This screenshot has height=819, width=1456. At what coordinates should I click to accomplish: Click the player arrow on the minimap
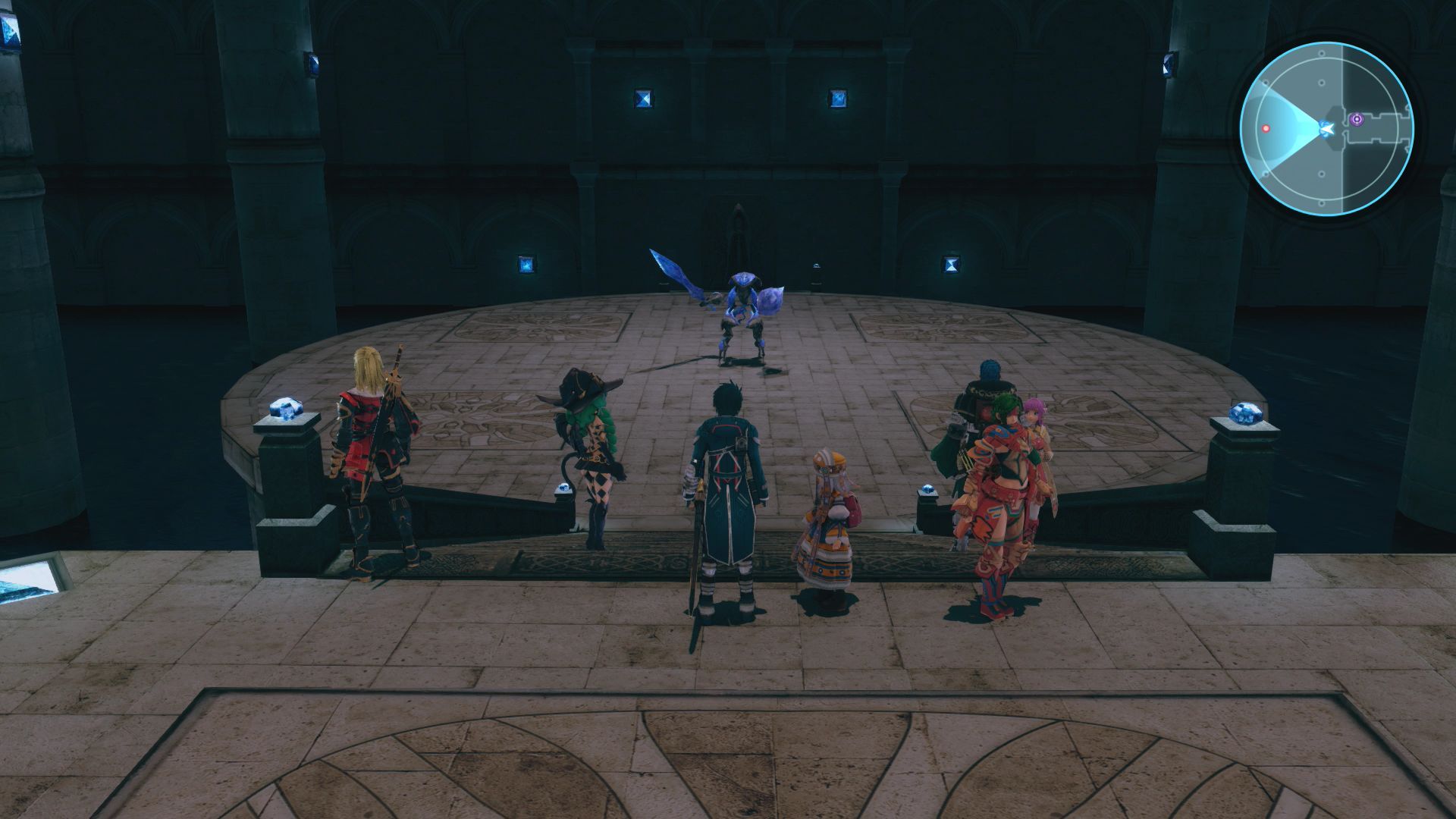tap(1326, 130)
